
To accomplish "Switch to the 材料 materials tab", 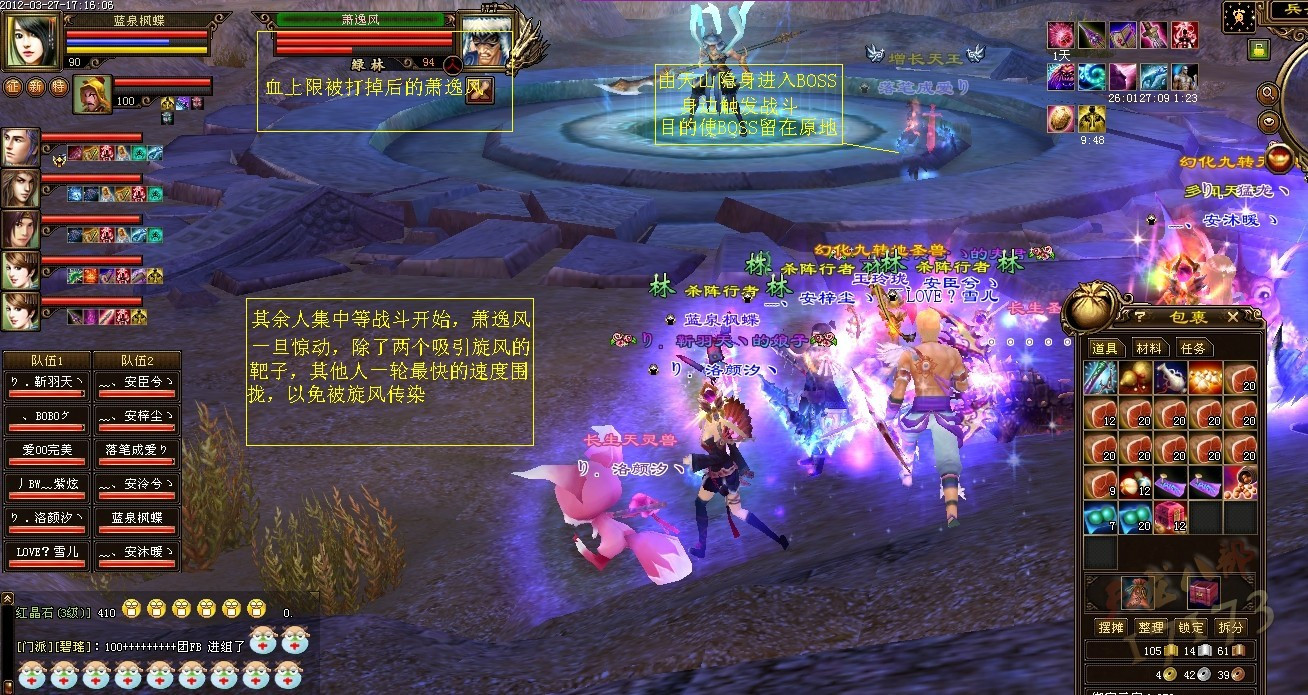I will coord(1149,349).
